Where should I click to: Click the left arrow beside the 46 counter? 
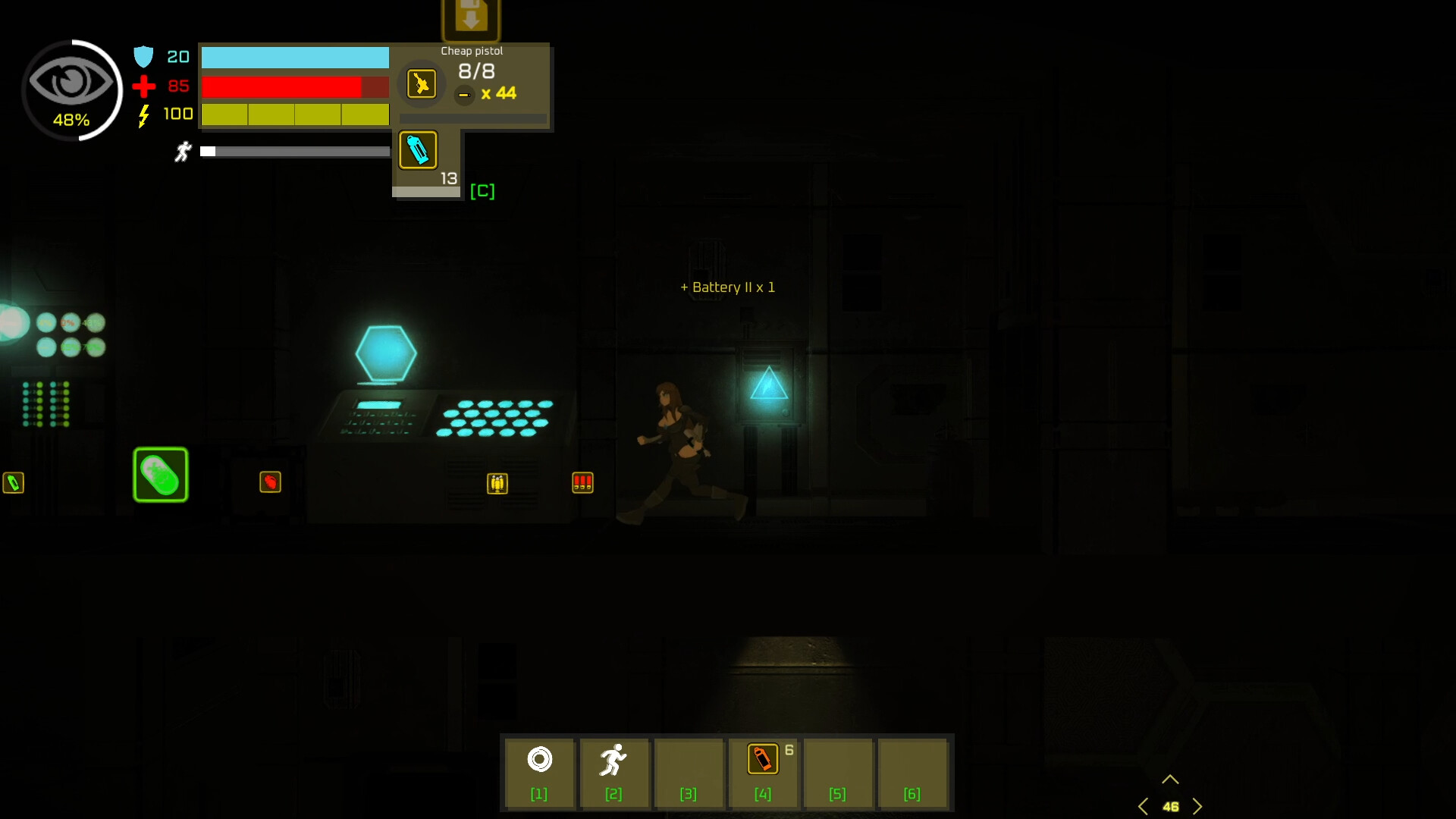pyautogui.click(x=1144, y=806)
